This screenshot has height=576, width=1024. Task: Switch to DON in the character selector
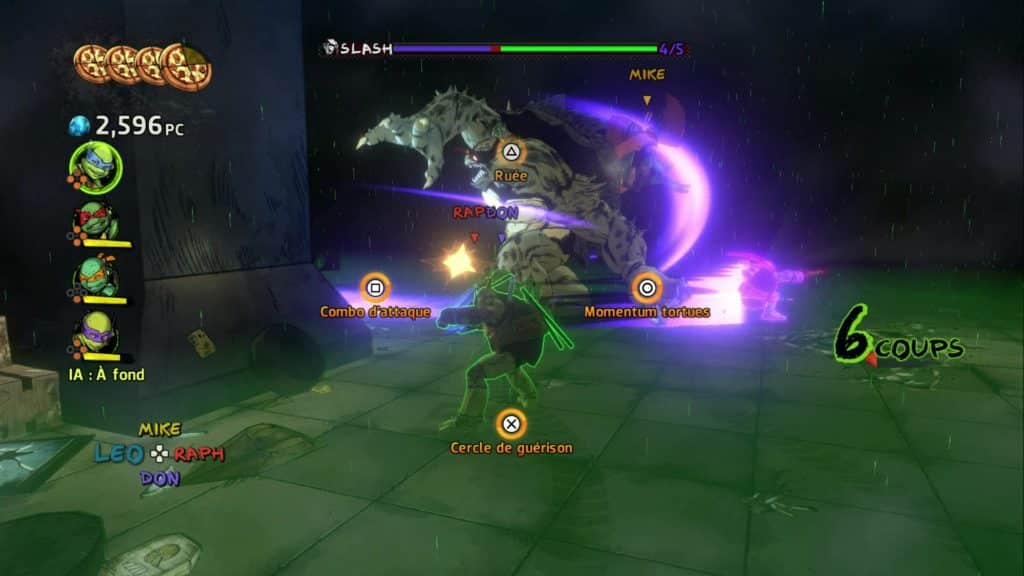click(160, 478)
